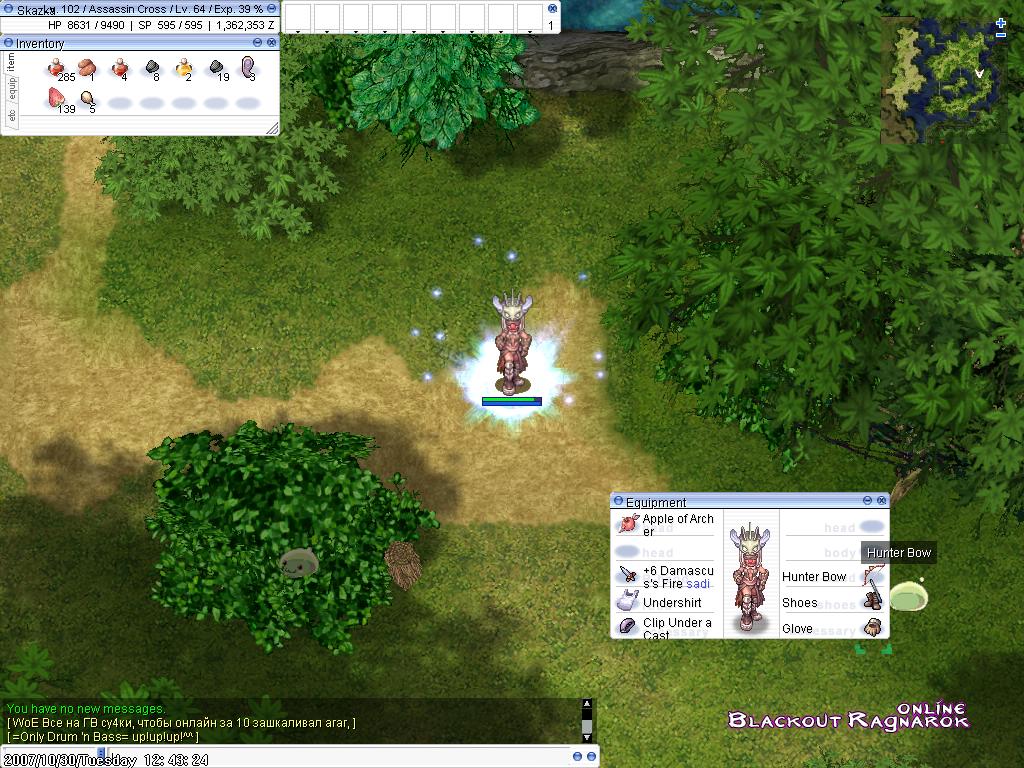Select the dark ore stack of 19
The width and height of the screenshot is (1024, 768).
tap(216, 68)
